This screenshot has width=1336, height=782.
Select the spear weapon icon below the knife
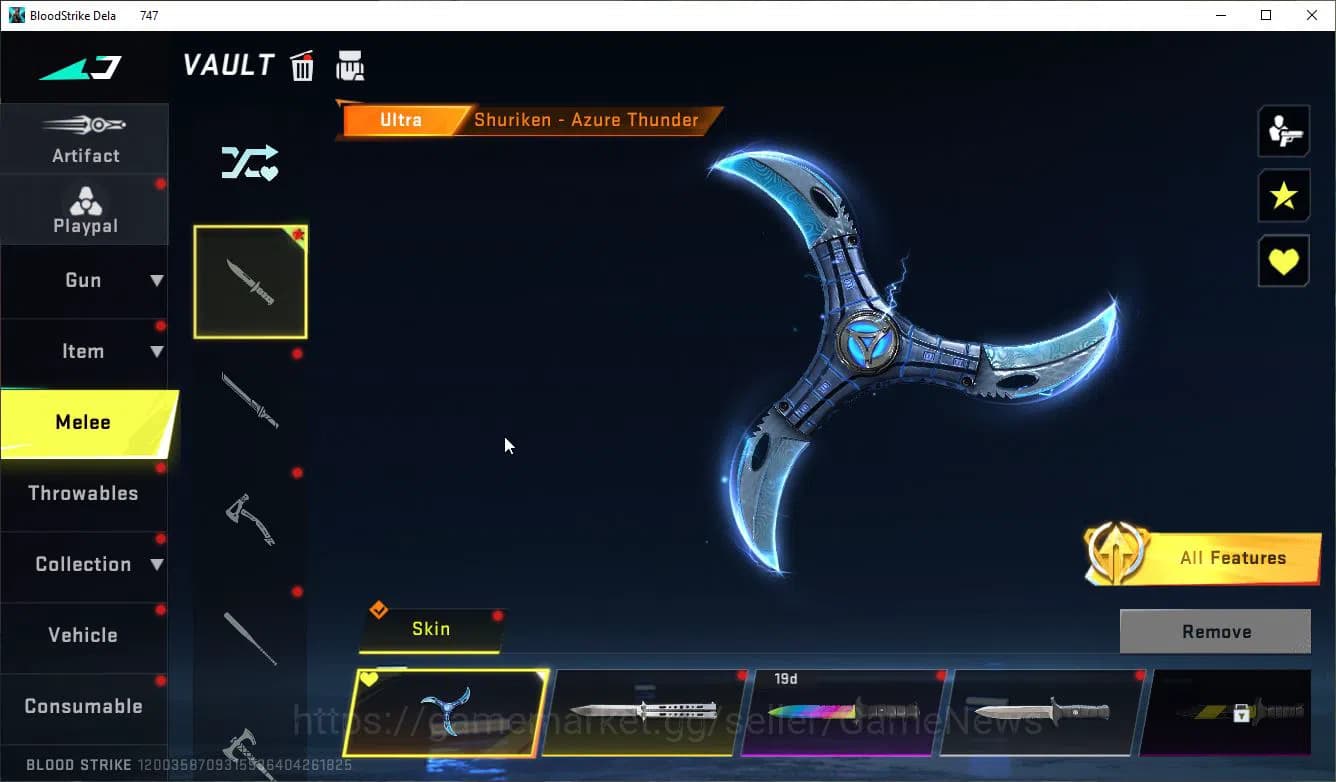point(250,400)
